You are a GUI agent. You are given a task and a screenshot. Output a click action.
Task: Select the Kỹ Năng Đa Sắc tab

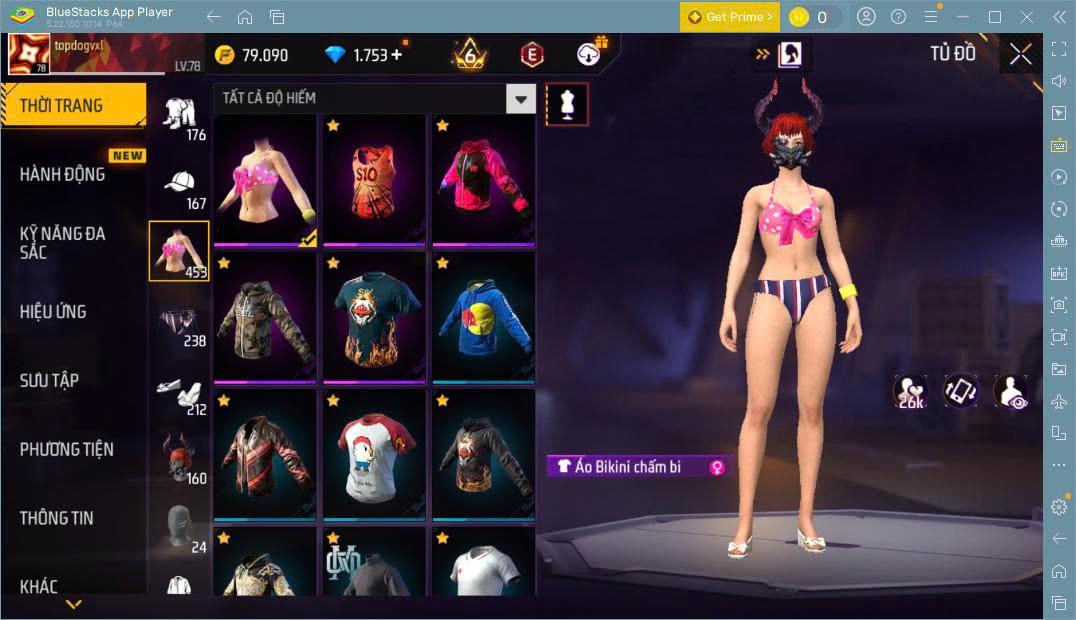point(62,242)
